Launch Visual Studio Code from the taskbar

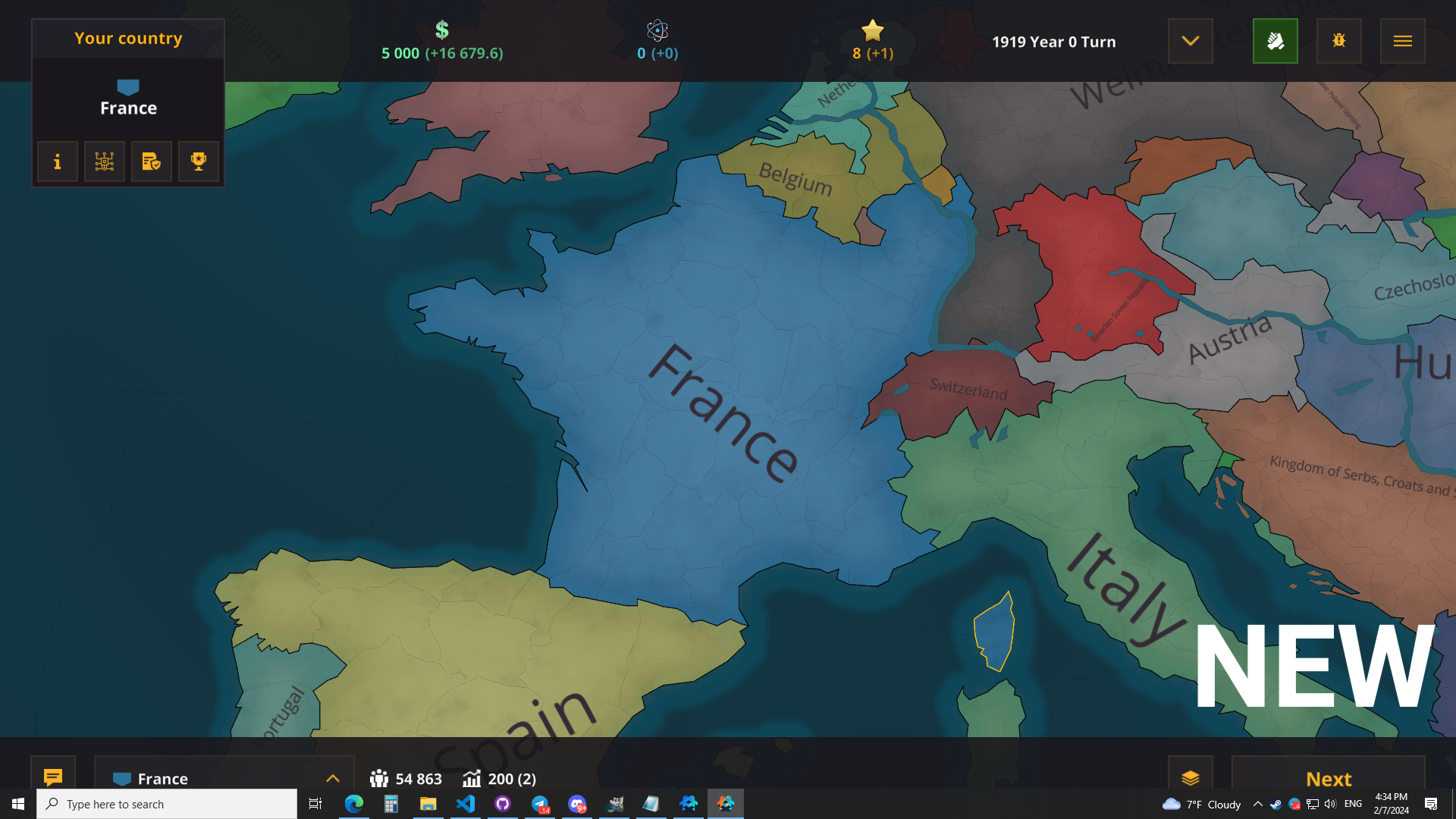click(x=465, y=804)
